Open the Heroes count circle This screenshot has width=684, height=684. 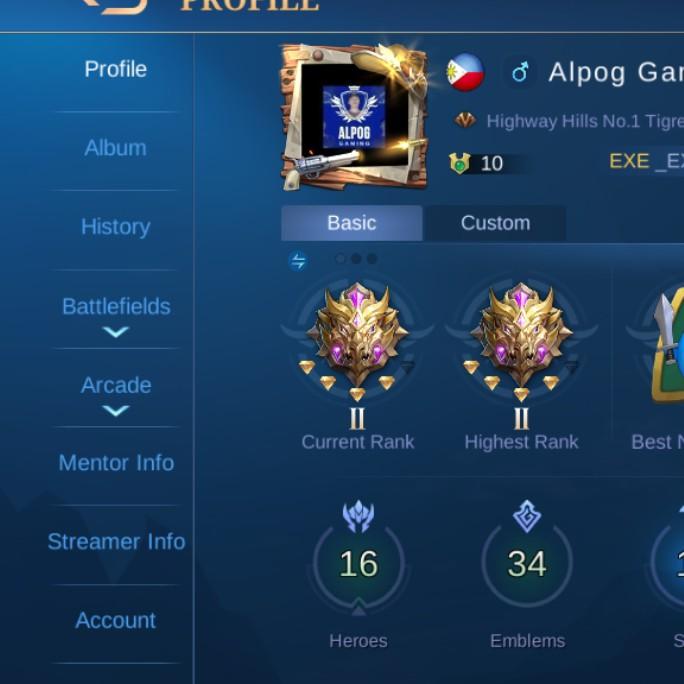click(358, 564)
